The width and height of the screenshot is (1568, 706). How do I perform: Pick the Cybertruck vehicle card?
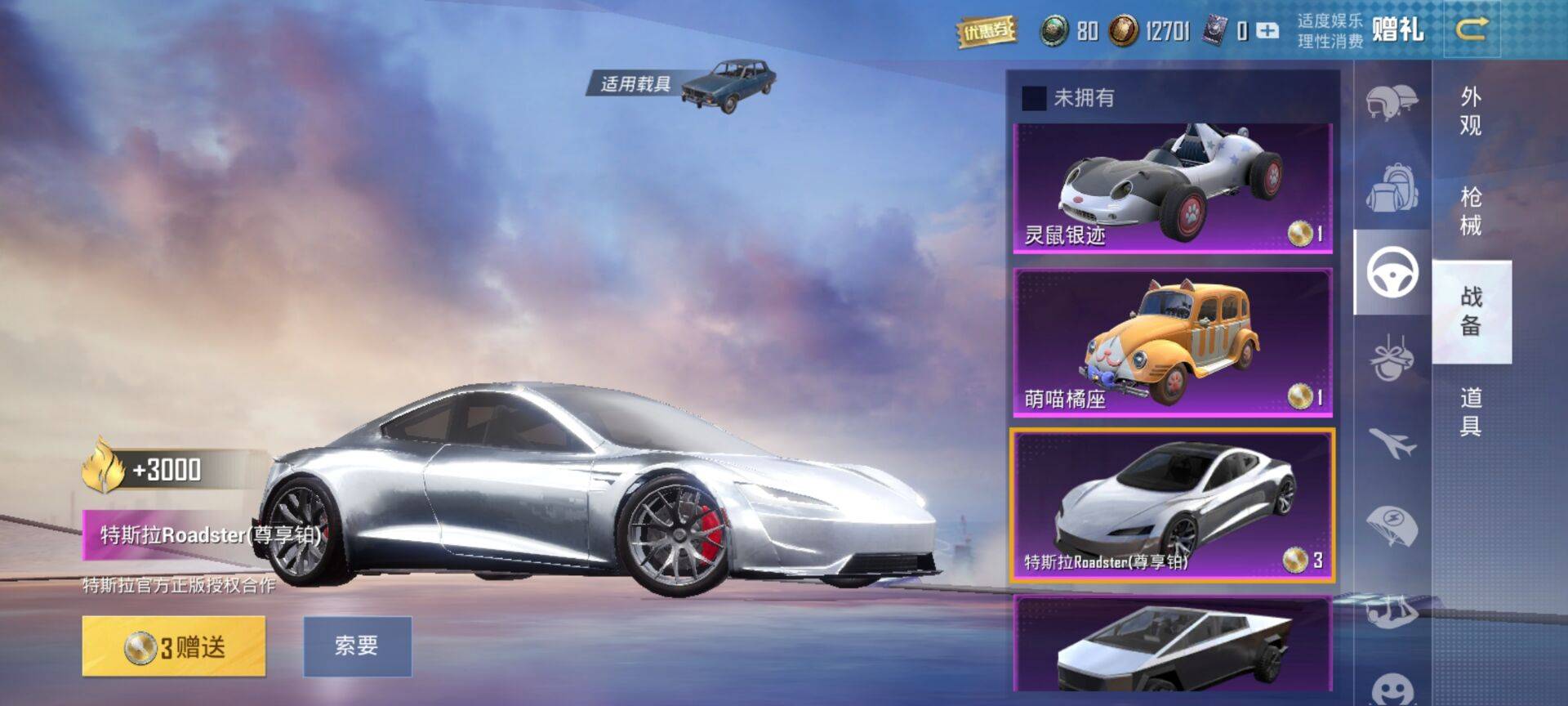[x=1172, y=646]
